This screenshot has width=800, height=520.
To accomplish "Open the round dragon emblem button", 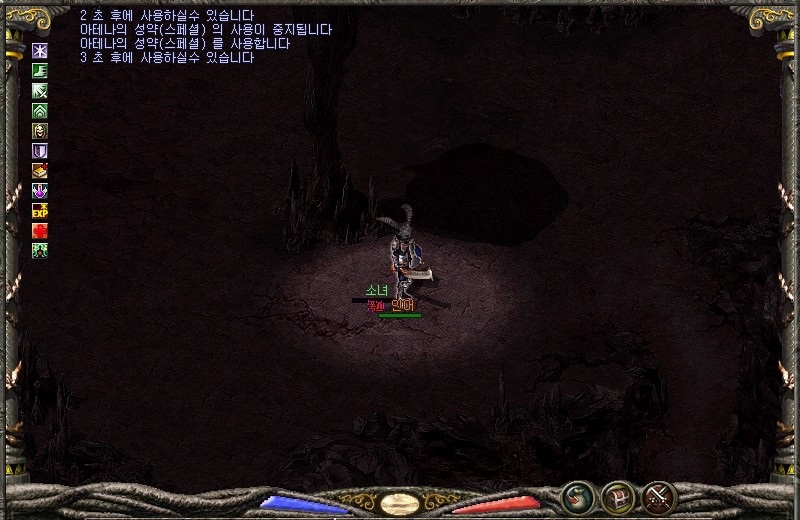I will (x=576, y=496).
